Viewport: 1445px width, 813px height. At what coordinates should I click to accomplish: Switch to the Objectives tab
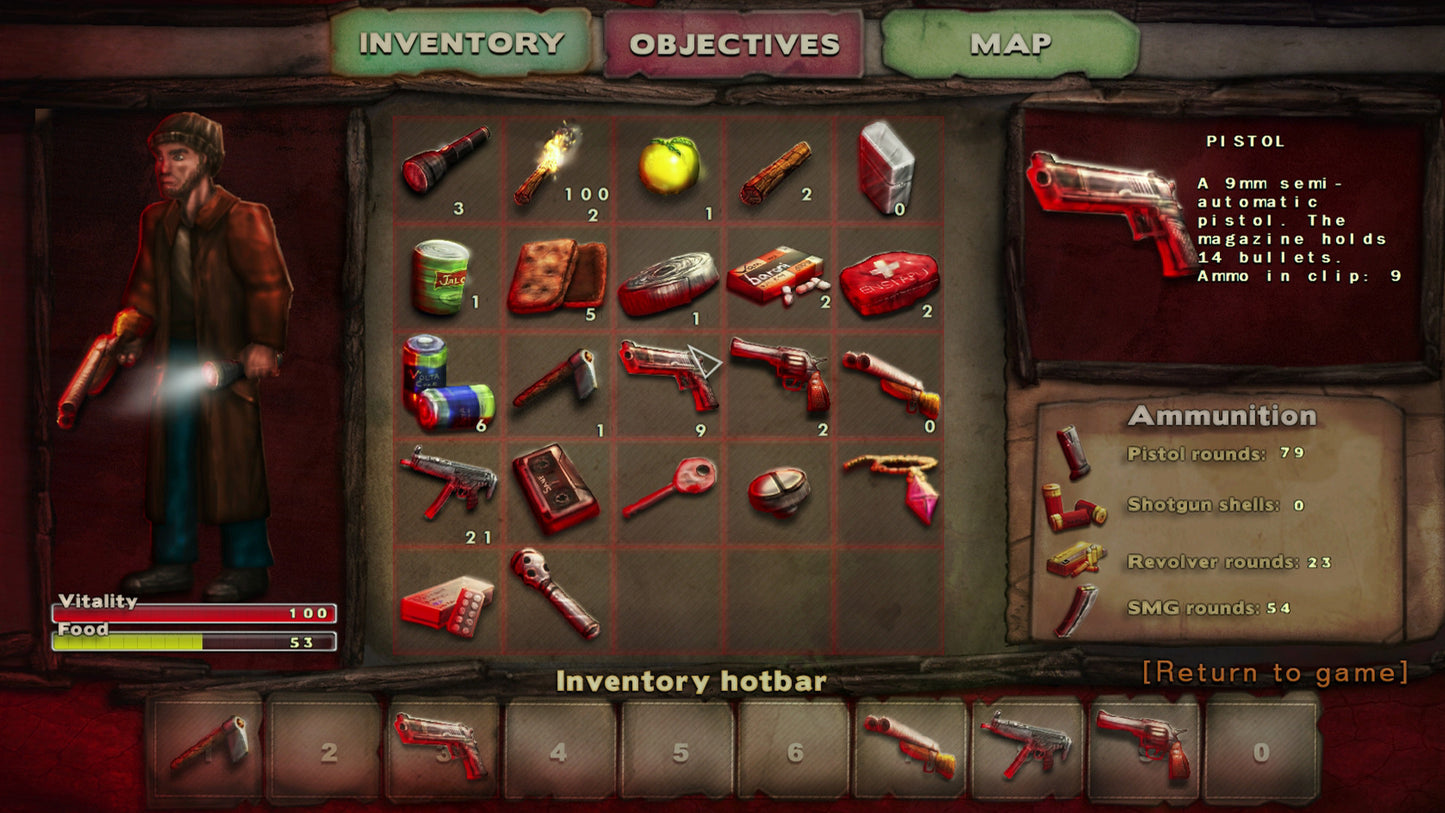click(733, 44)
